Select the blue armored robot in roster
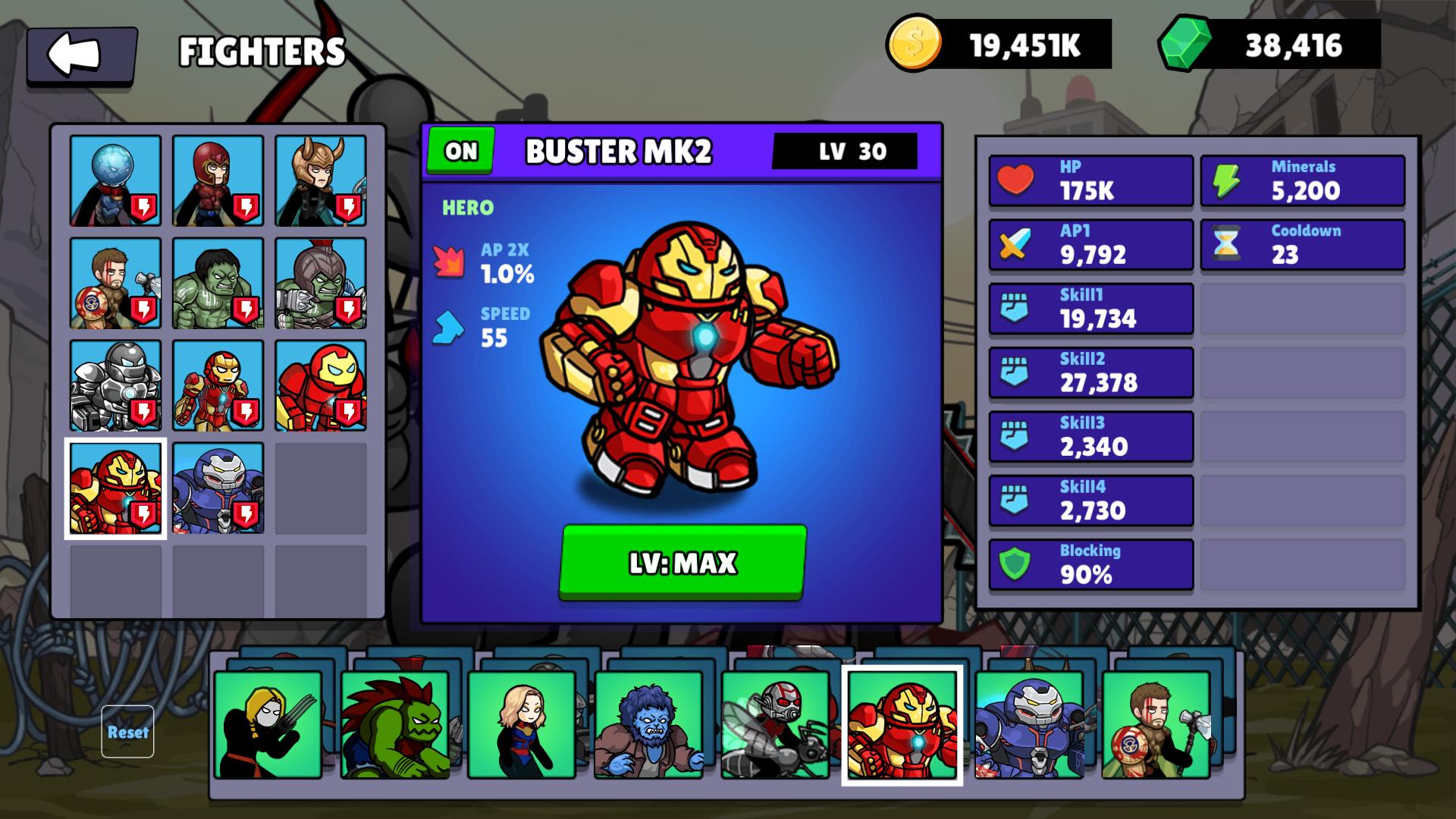This screenshot has width=1456, height=819. (x=218, y=488)
